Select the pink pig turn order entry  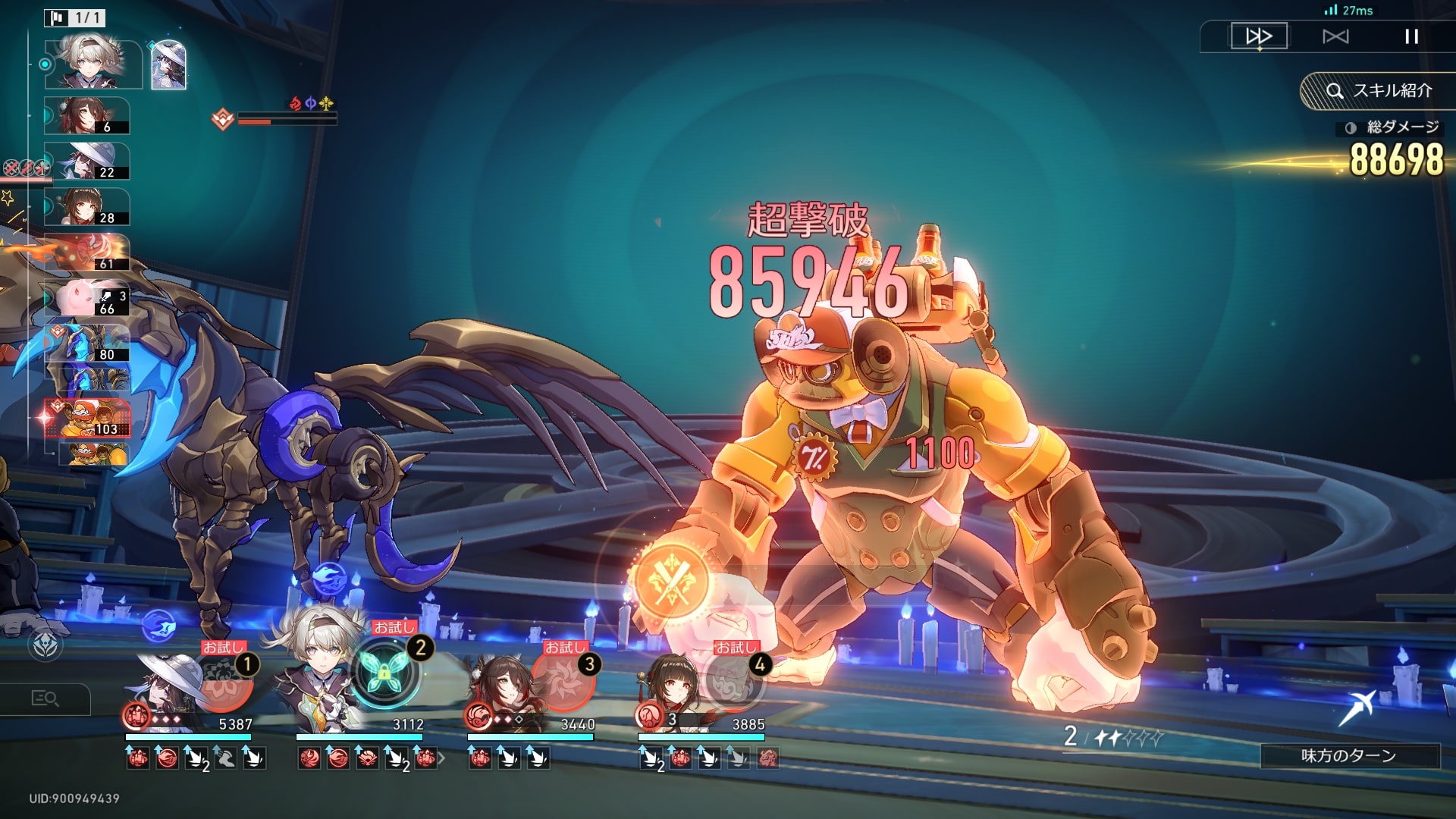(87, 298)
